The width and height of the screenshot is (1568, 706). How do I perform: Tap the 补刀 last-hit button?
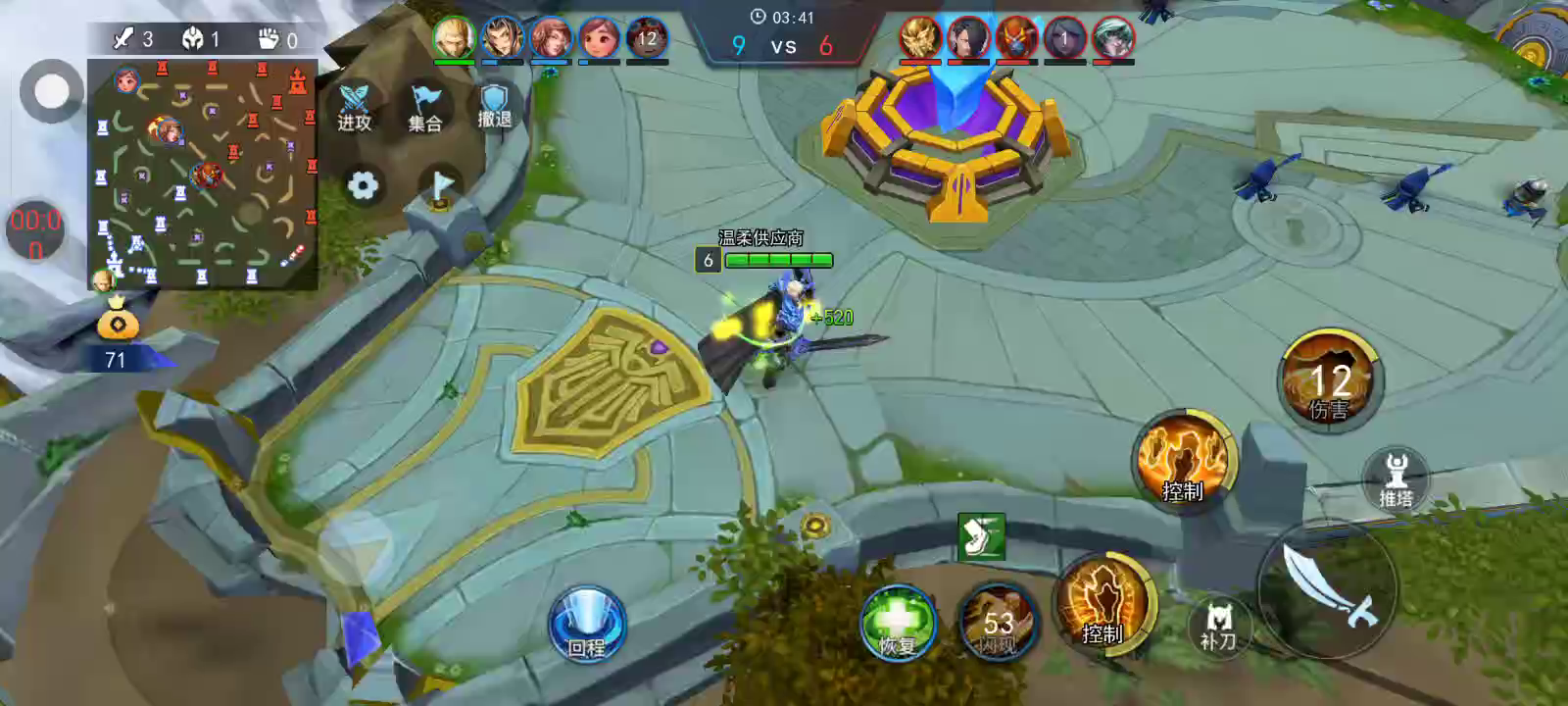(1218, 626)
